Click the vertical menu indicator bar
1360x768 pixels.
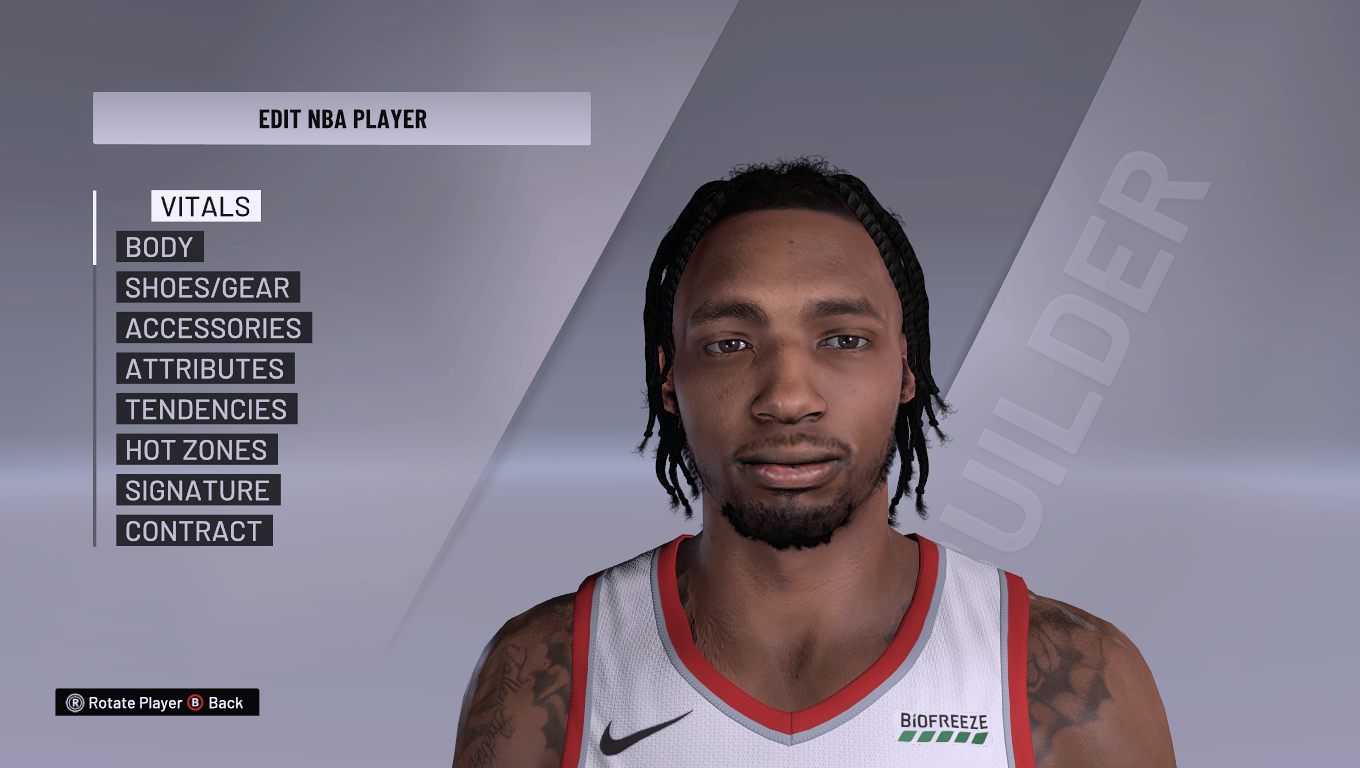(95, 360)
